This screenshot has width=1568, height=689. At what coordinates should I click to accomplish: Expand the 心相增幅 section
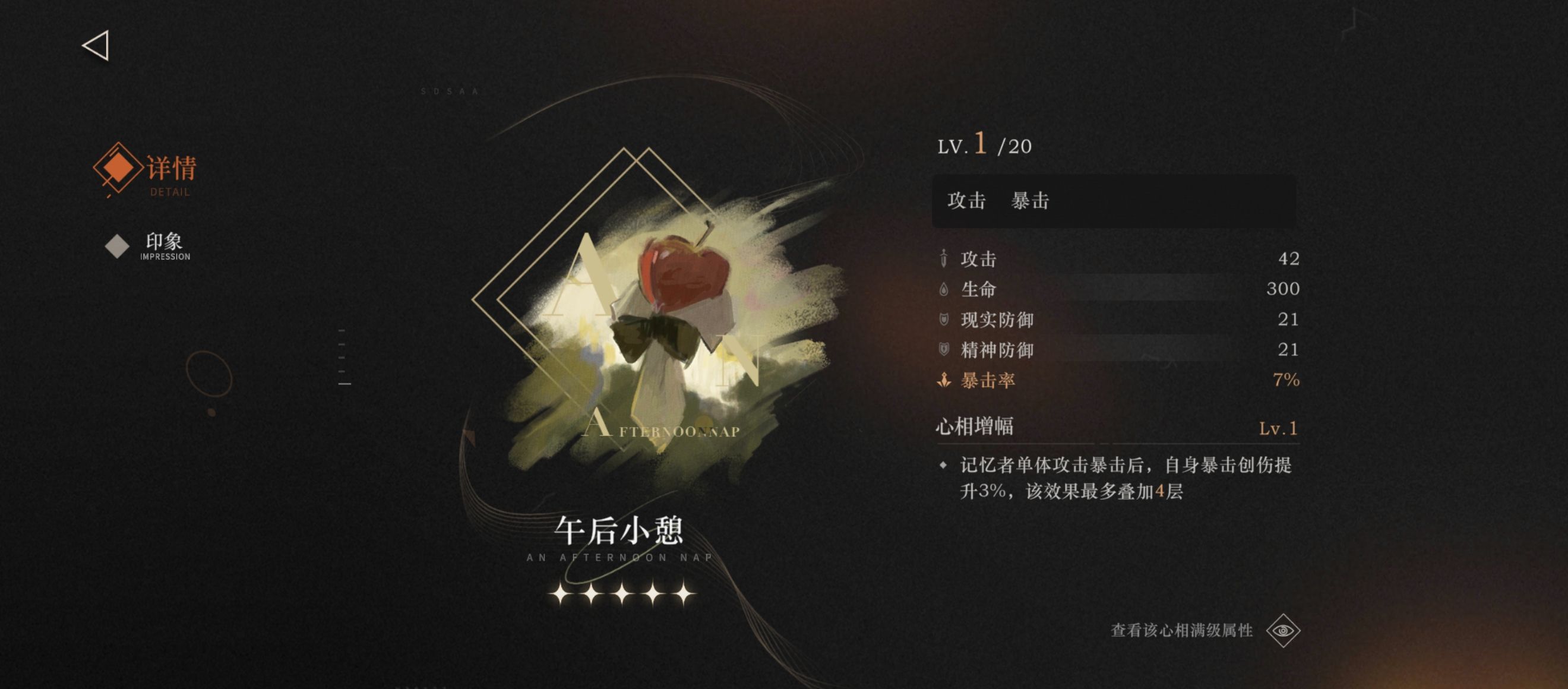(x=974, y=427)
